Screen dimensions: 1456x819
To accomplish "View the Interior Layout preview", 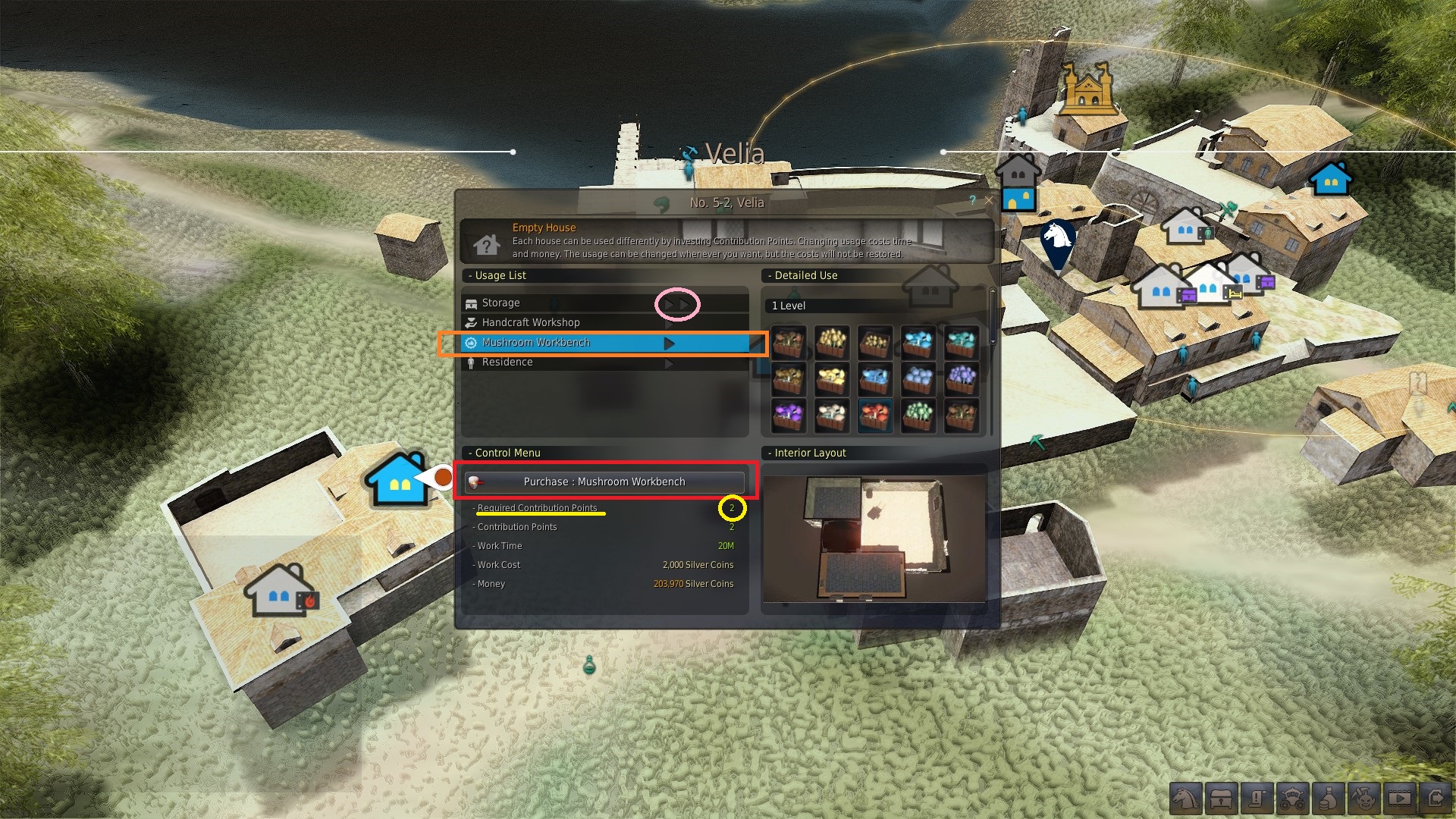I will 874,538.
